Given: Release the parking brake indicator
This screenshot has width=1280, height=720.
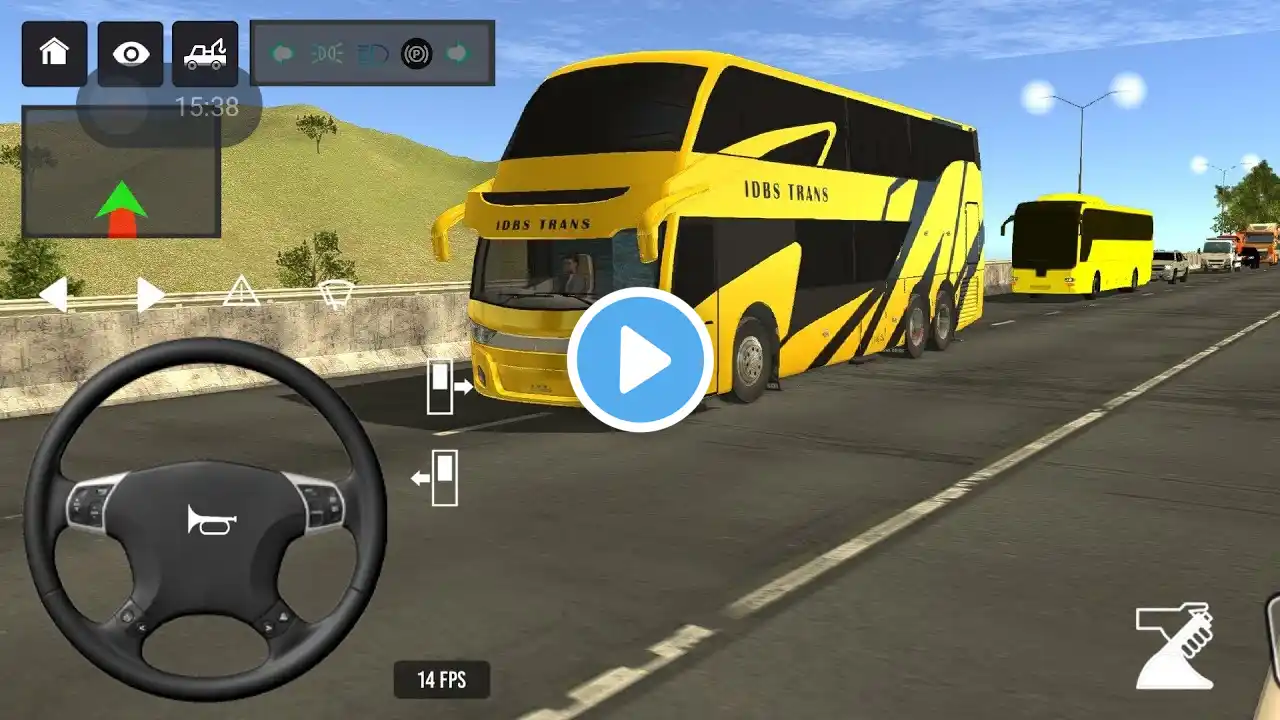Looking at the screenshot, I should pos(416,53).
